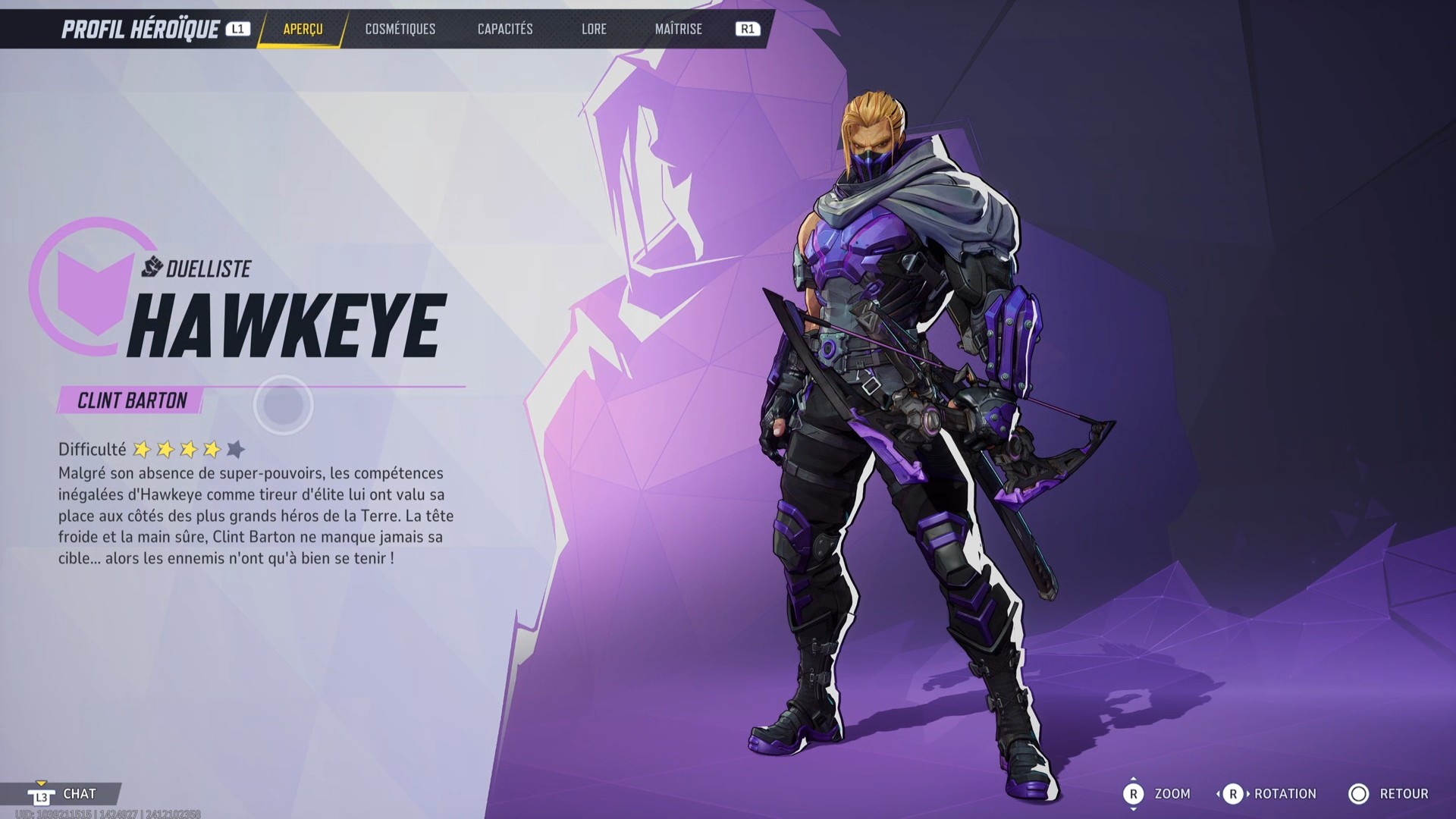The image size is (1456, 819).
Task: Open the CAPACITÉS tab
Action: click(505, 30)
